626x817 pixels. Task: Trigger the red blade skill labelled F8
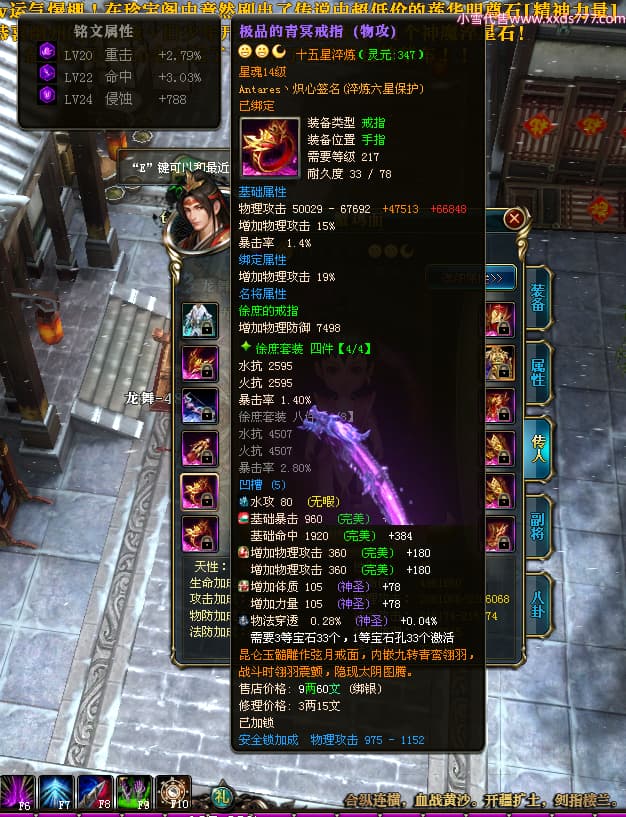click(97, 793)
